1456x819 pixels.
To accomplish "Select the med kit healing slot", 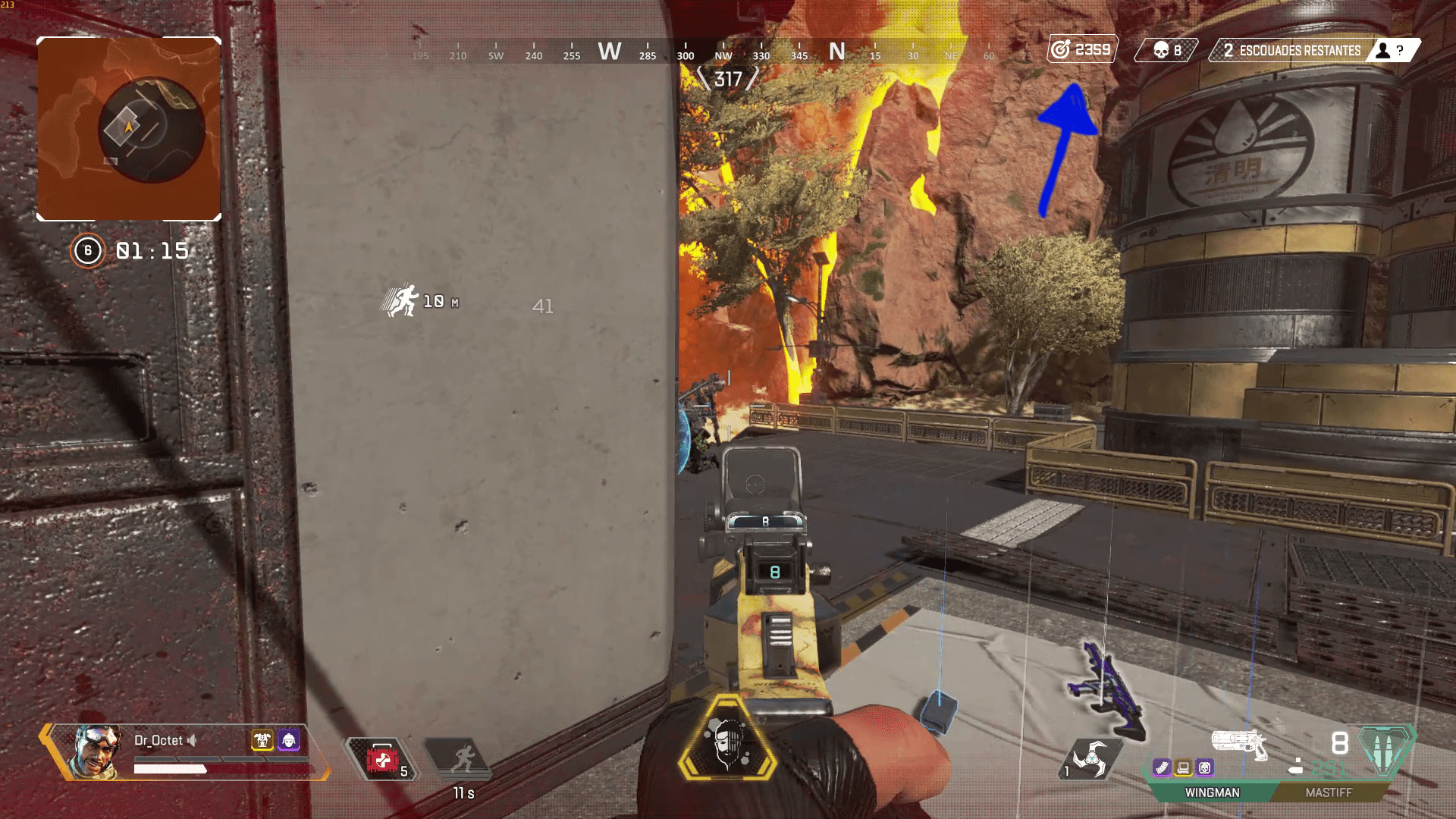I will tap(381, 758).
